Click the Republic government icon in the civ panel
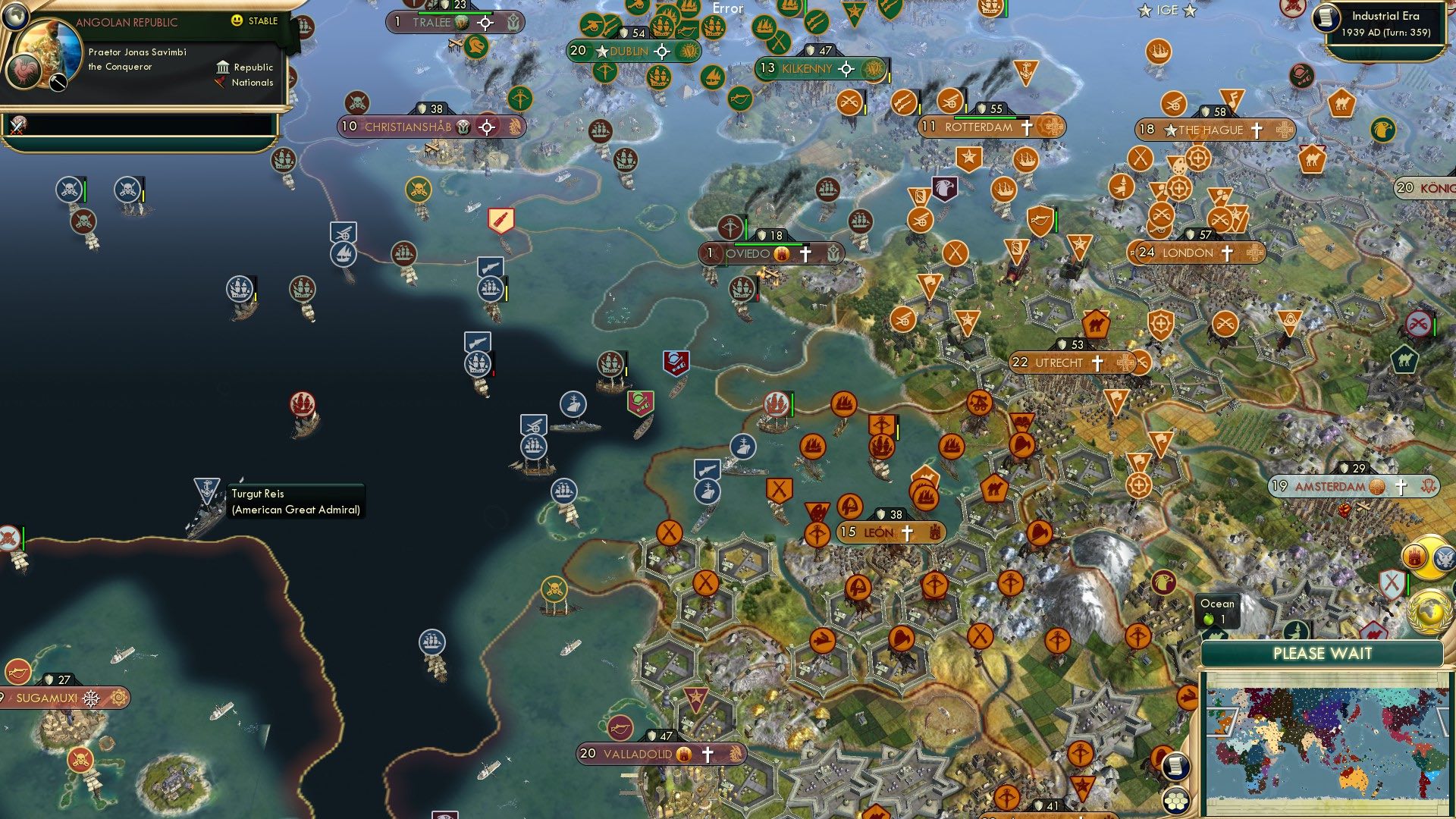Screen dimensions: 1456x819 [x=222, y=67]
